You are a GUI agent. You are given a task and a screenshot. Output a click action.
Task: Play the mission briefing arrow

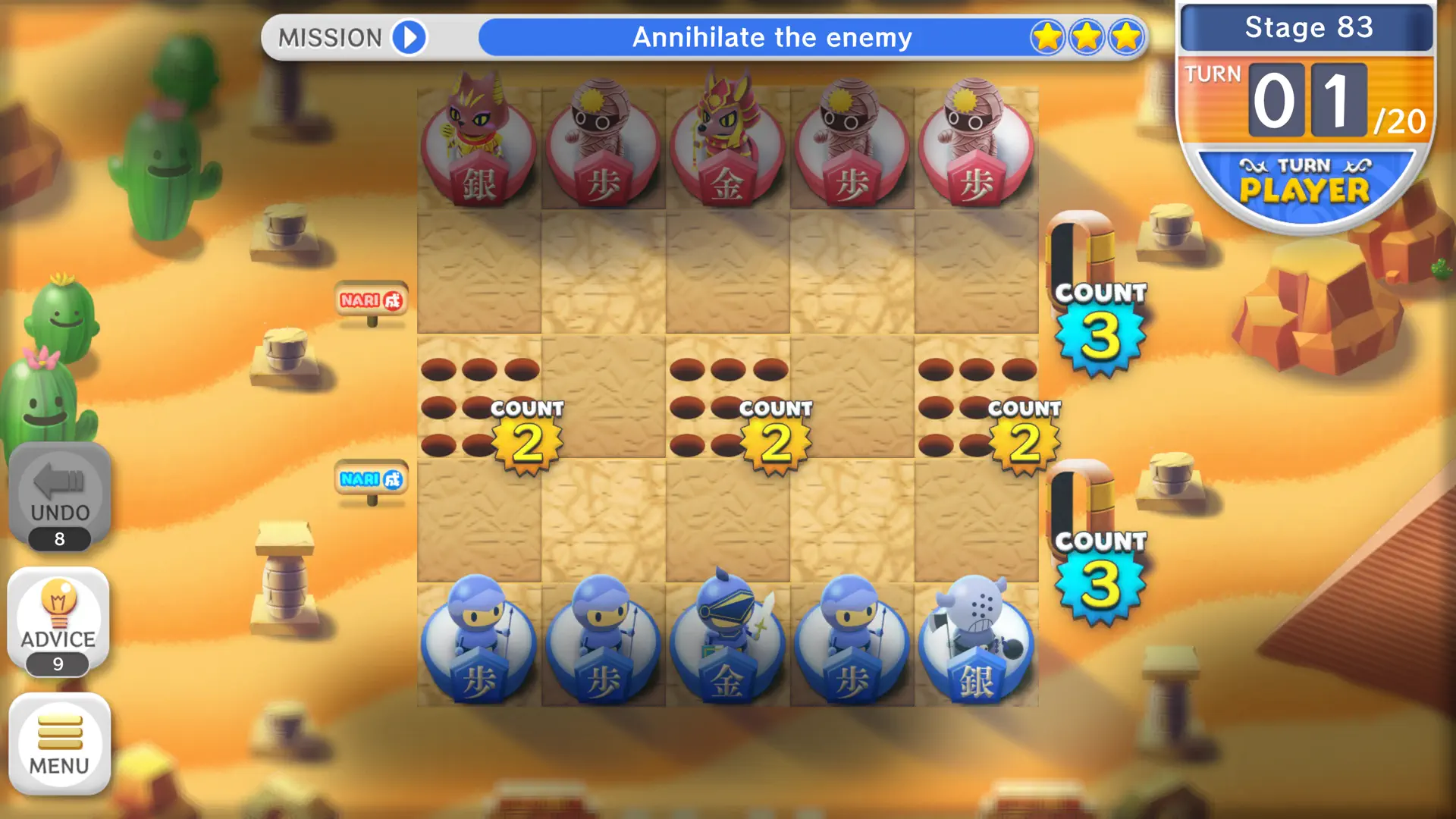408,37
